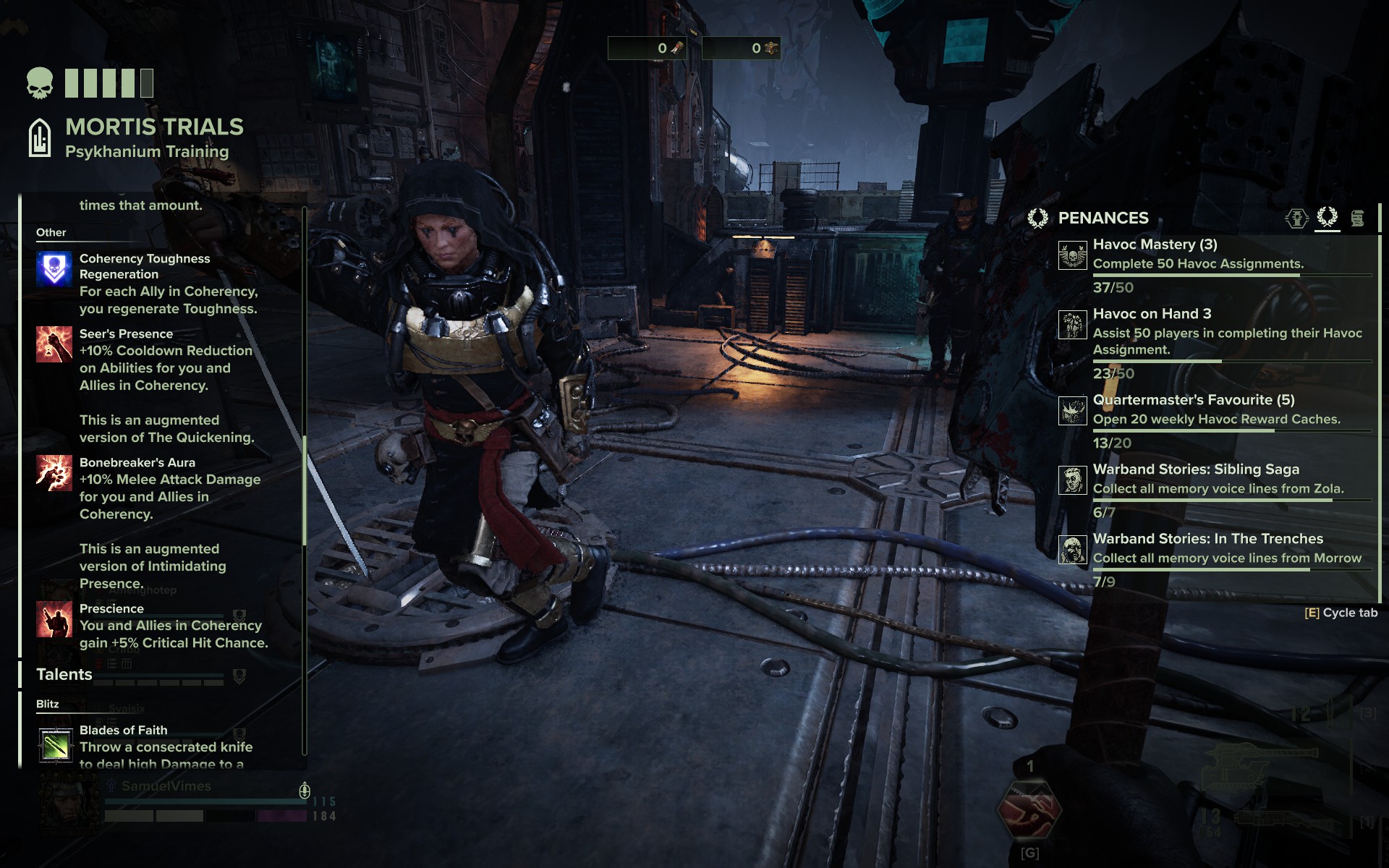The image size is (1389, 868).
Task: Choose the Bonebreaker's Aura talent icon
Action: 54,473
